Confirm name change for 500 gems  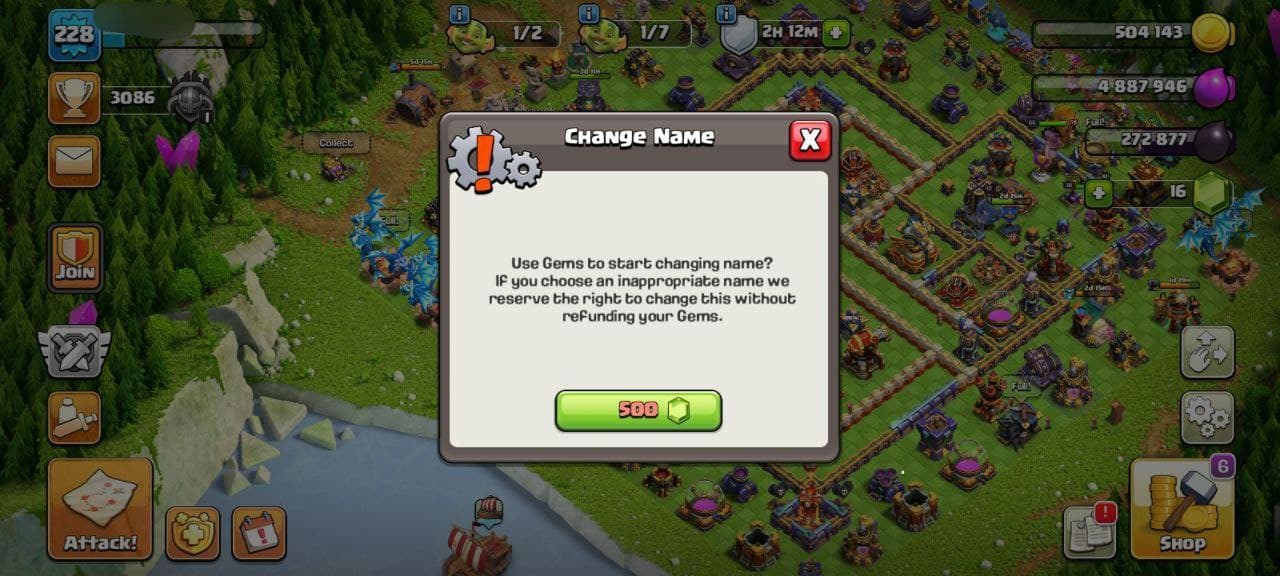coord(638,411)
